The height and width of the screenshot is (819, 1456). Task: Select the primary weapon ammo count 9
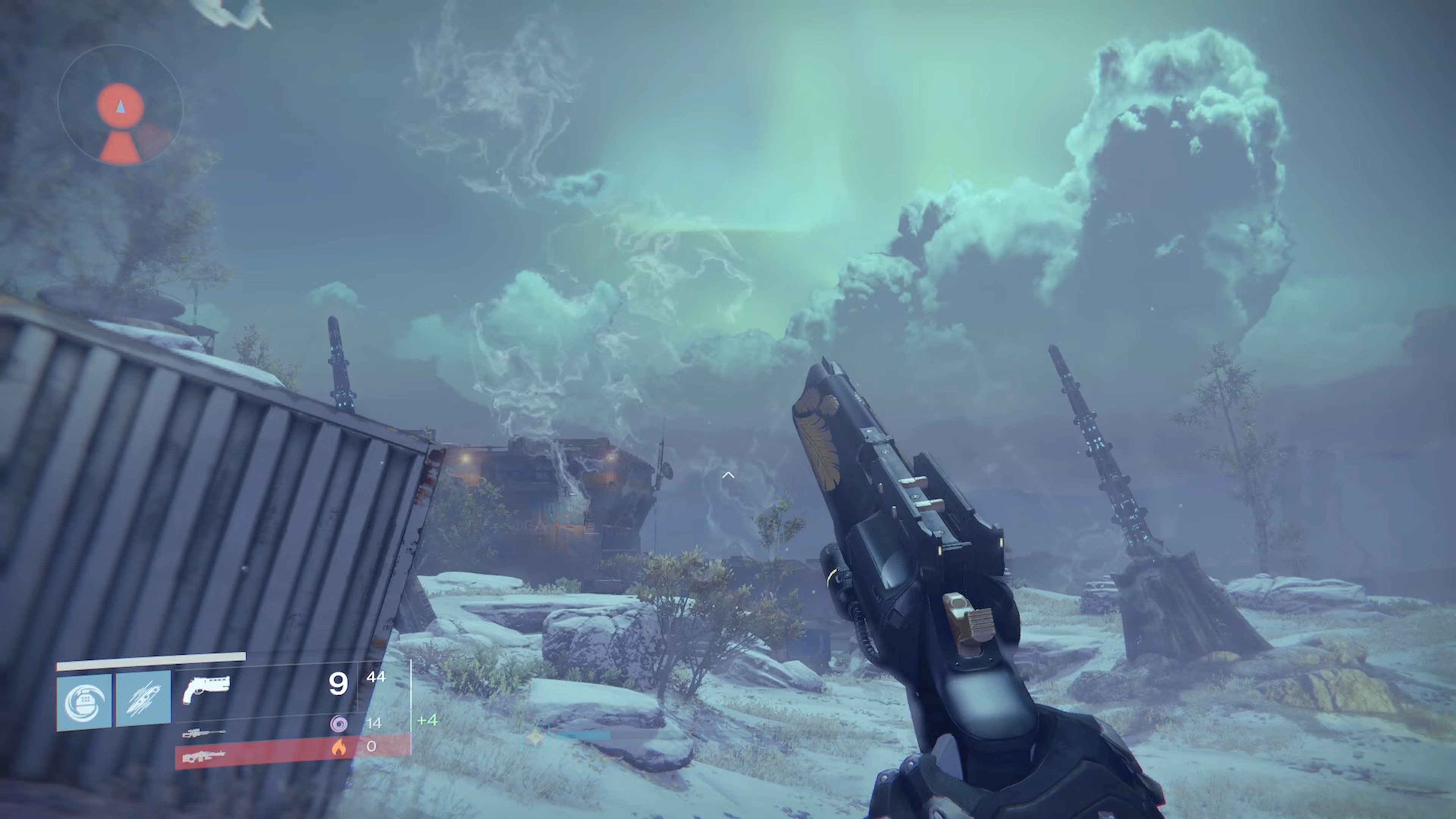click(338, 684)
